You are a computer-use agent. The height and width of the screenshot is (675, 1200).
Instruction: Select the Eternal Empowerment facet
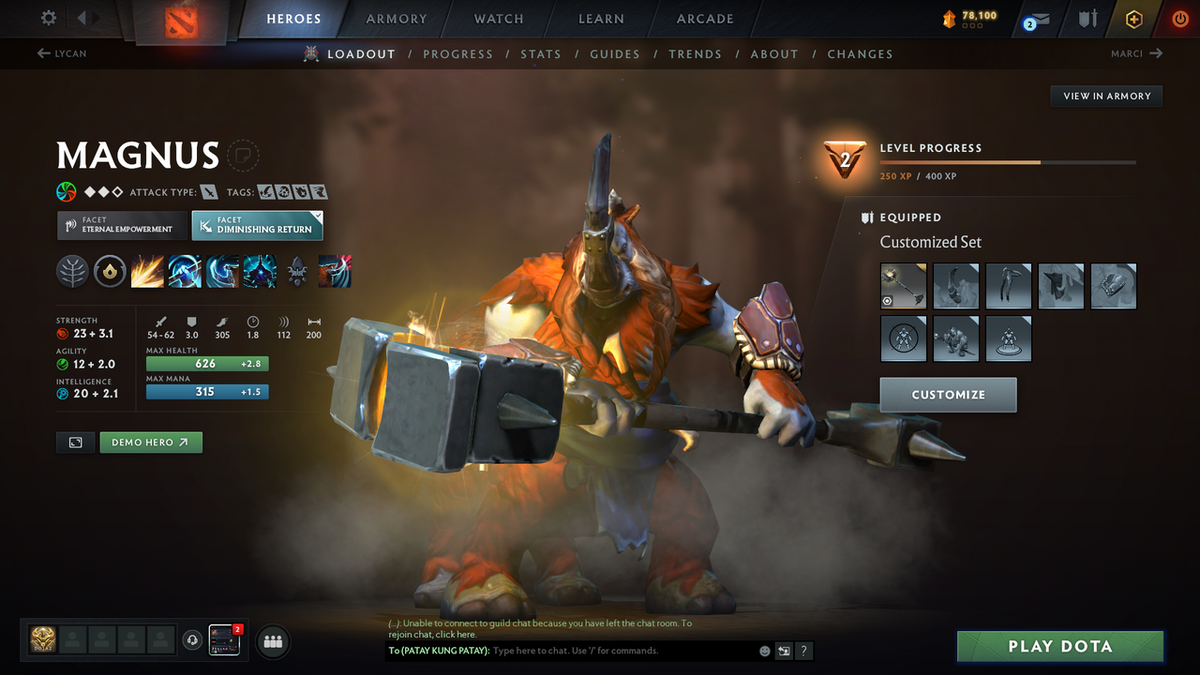coord(122,225)
